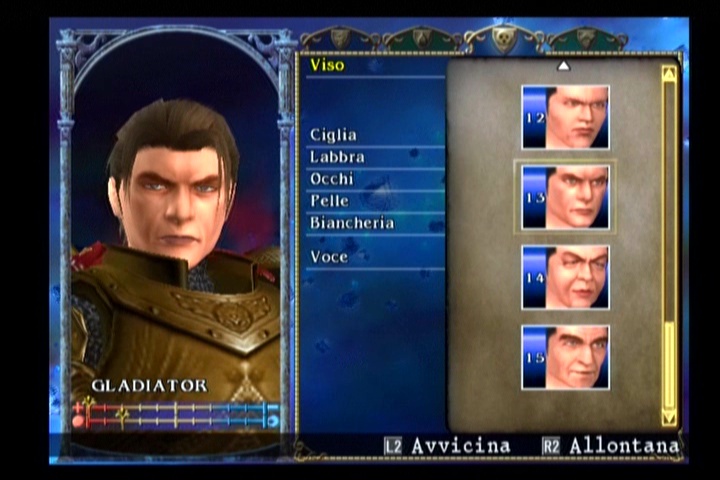Open the Ciglia option
The width and height of the screenshot is (720, 480).
pos(333,135)
